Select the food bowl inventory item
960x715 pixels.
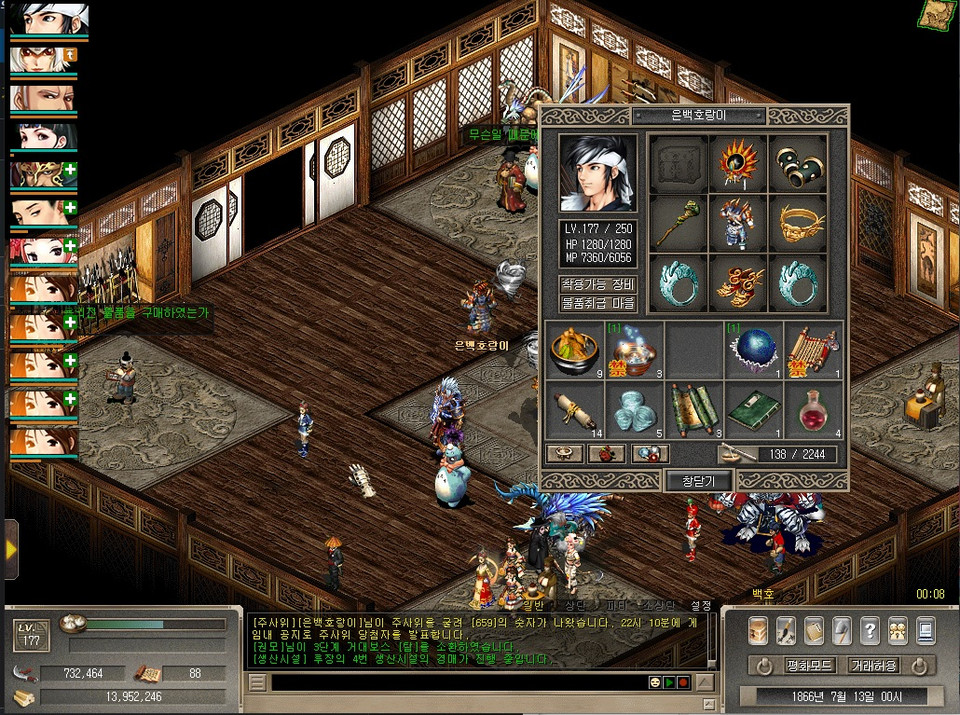pos(575,350)
